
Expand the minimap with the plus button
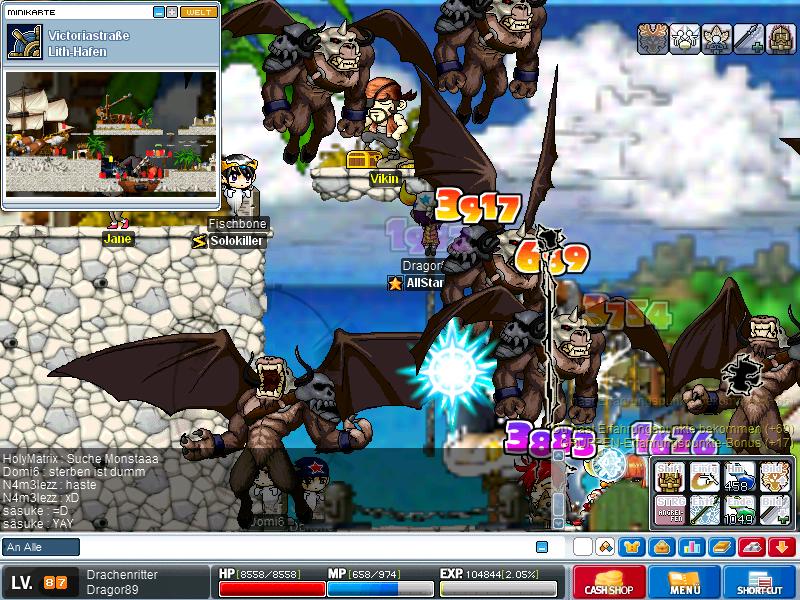[x=172, y=12]
